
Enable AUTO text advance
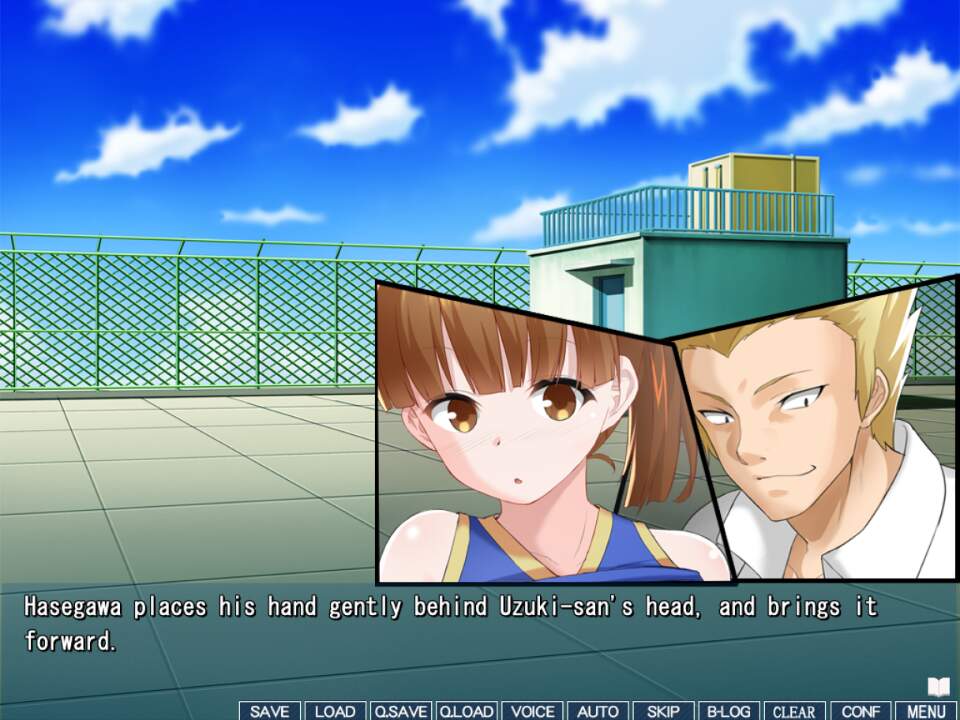click(598, 711)
